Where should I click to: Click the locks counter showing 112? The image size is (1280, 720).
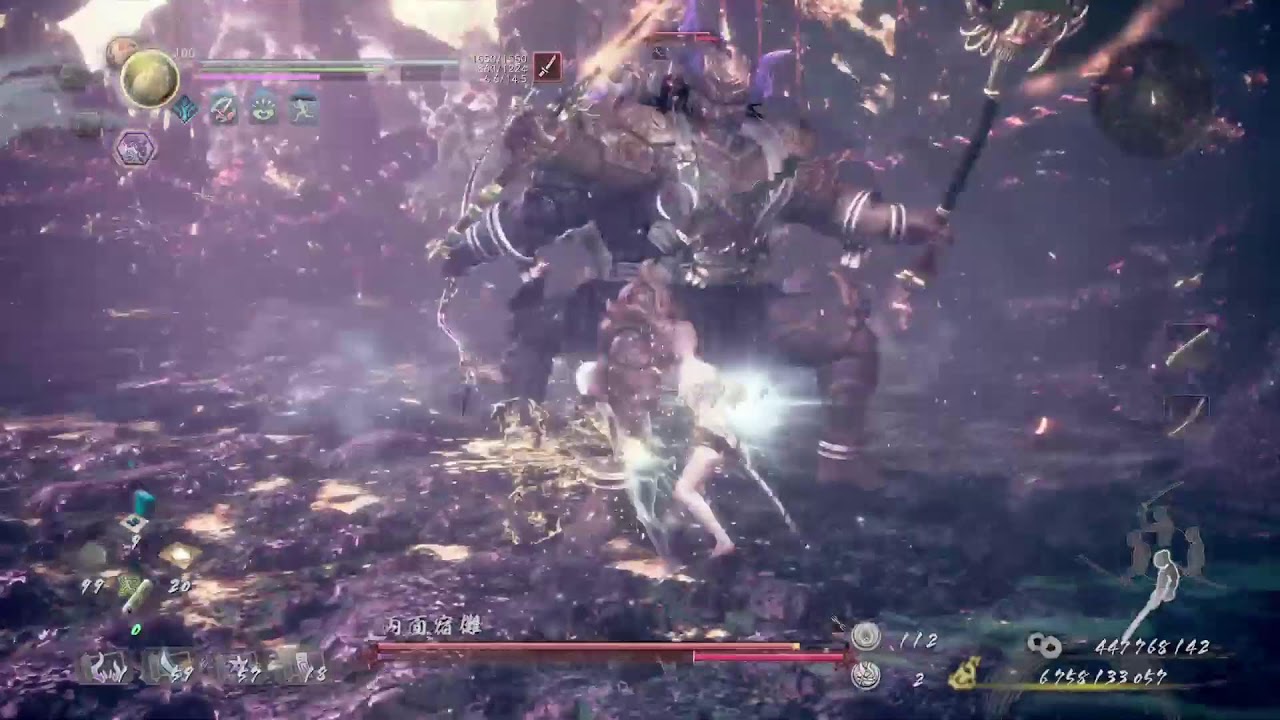(x=865, y=635)
